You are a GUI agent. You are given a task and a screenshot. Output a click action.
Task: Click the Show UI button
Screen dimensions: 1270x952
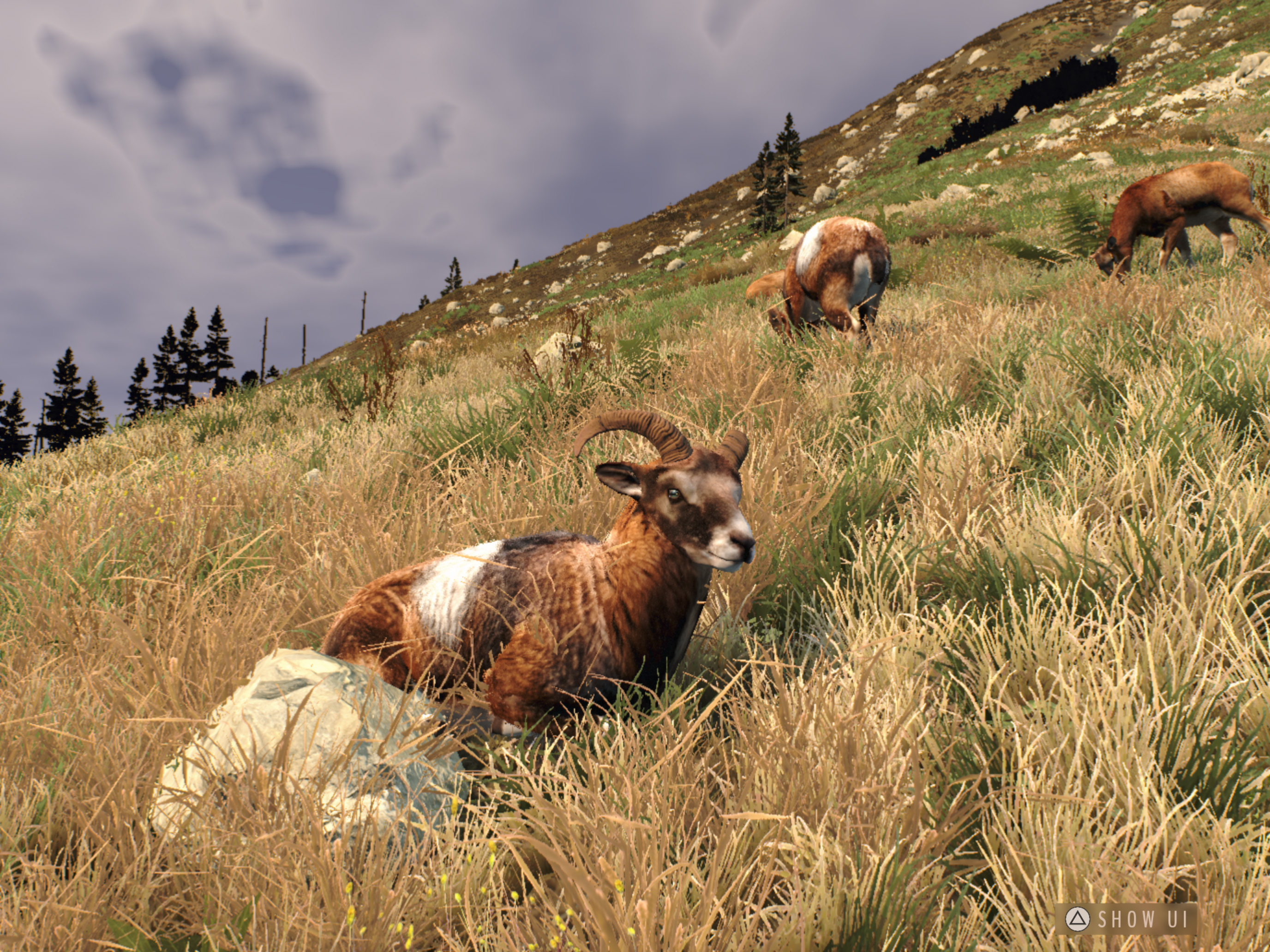(x=1126, y=919)
